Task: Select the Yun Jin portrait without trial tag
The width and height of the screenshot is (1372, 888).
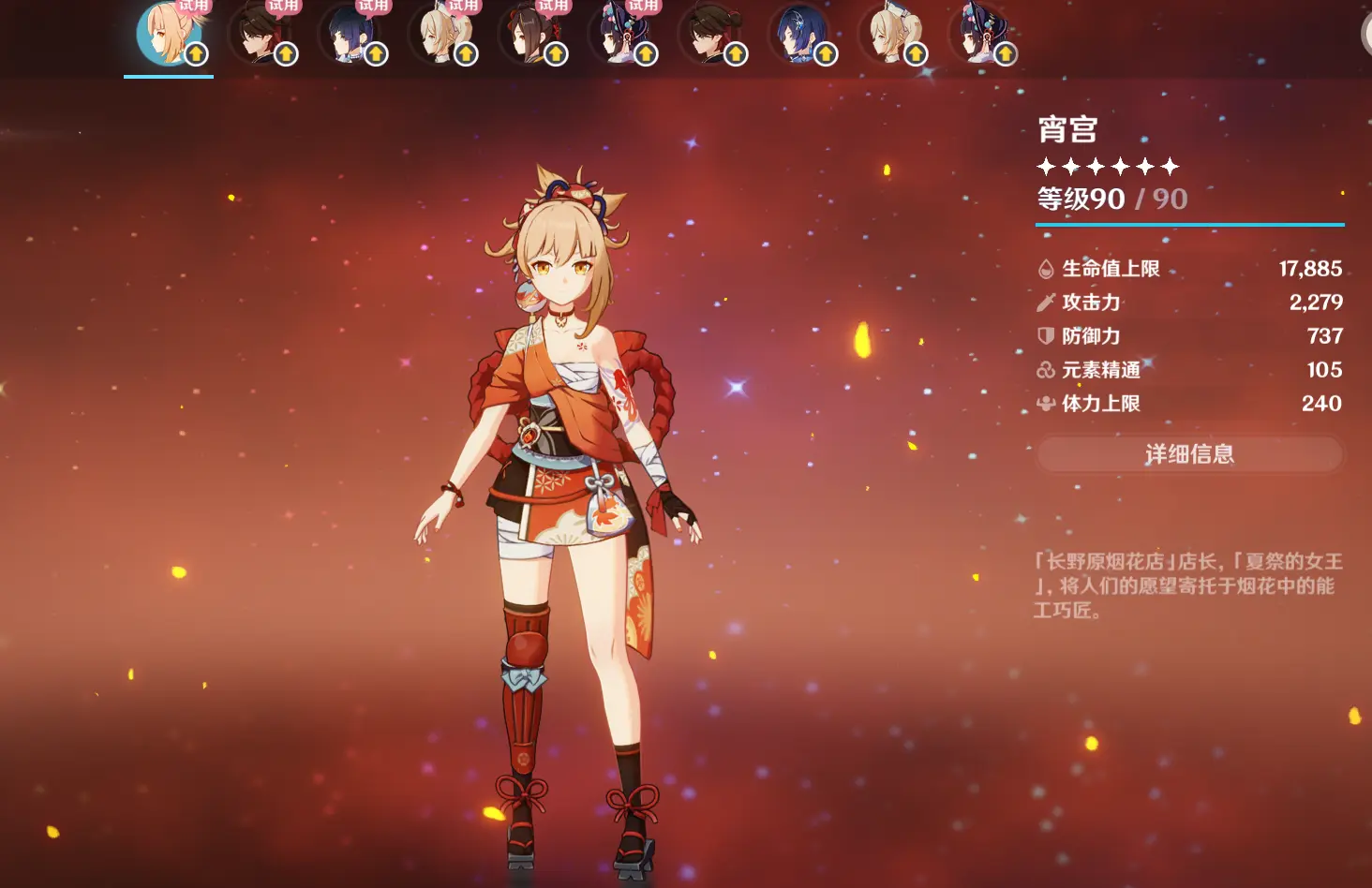Action: click(x=978, y=35)
